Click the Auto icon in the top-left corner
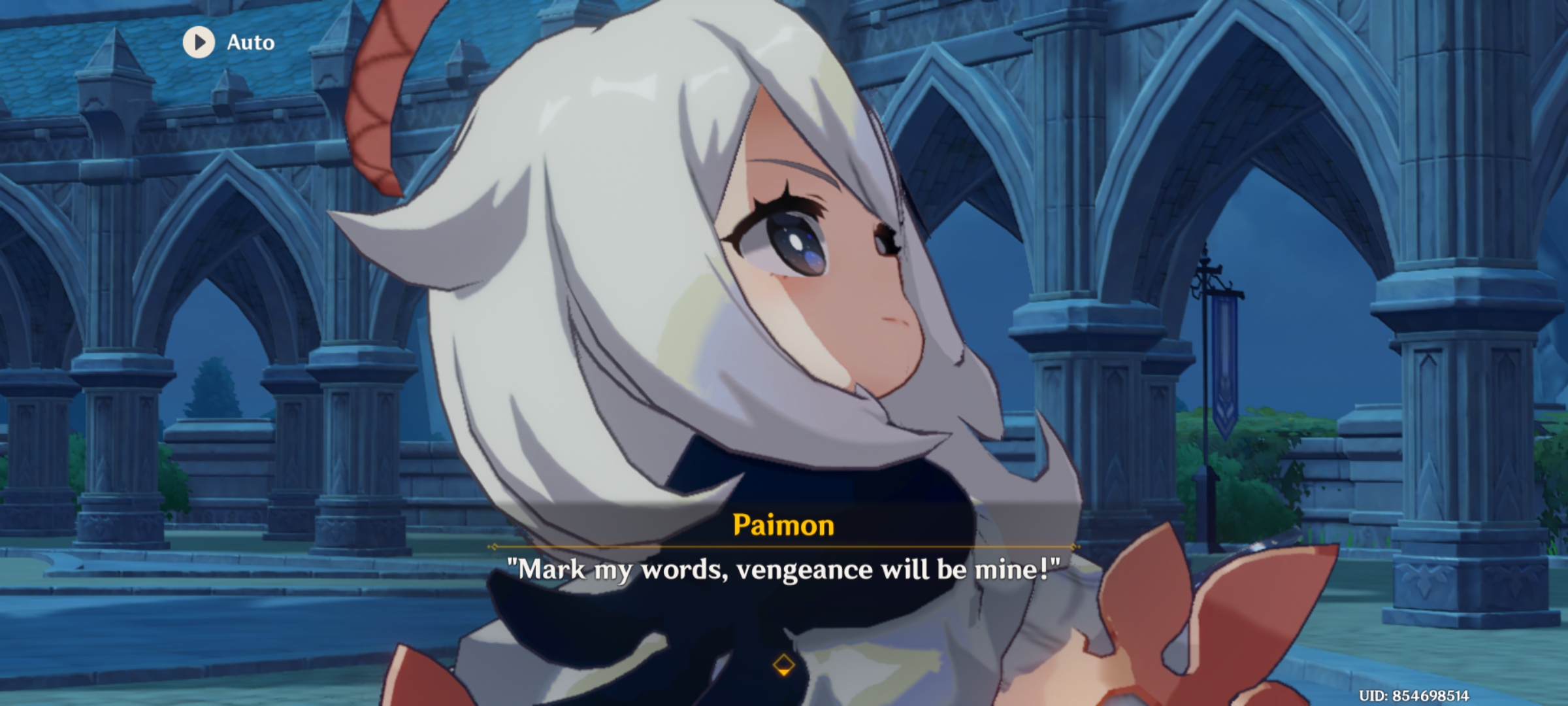Screen dimensions: 1568x706 [x=199, y=43]
